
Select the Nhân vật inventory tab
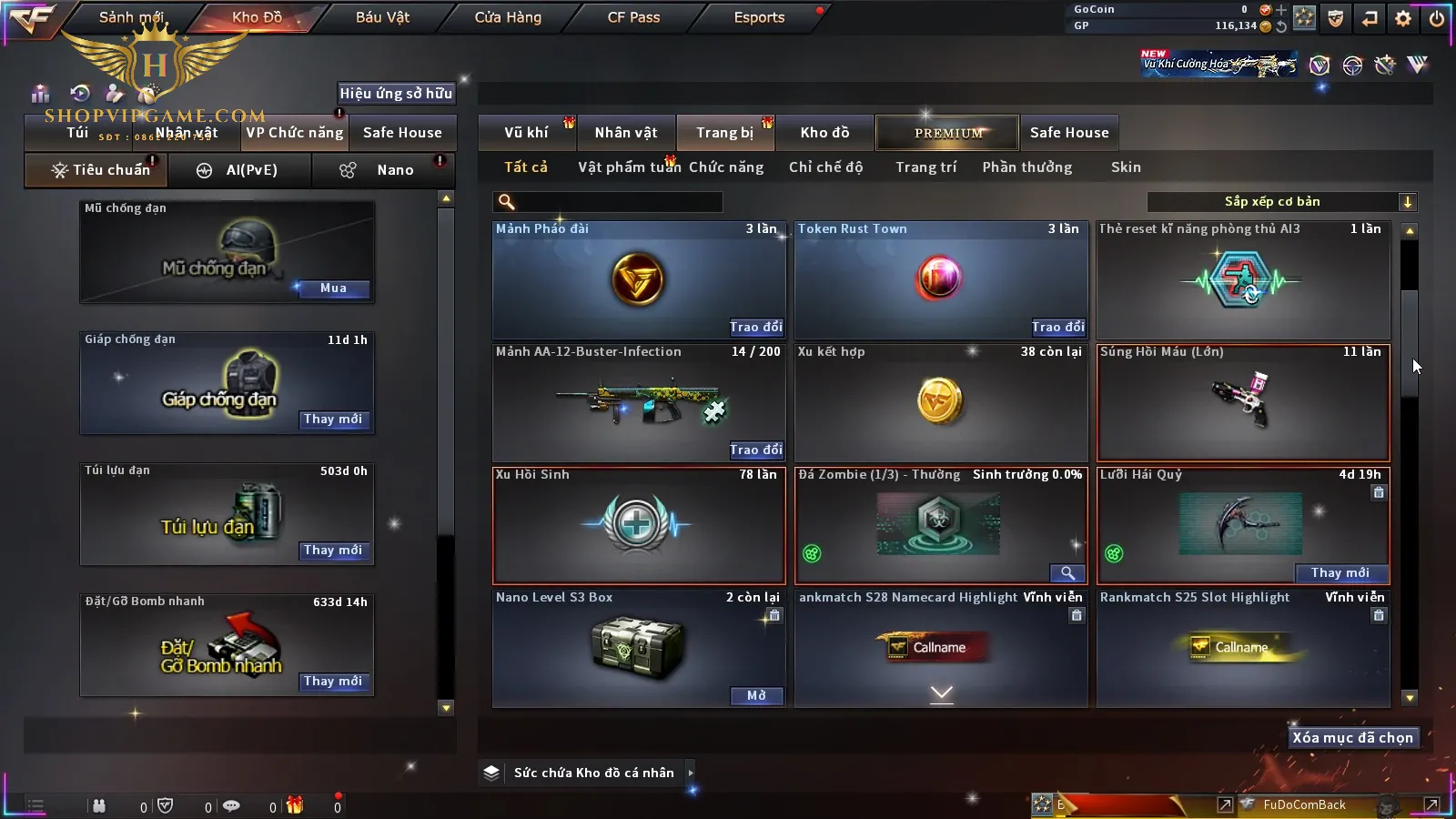point(626,133)
